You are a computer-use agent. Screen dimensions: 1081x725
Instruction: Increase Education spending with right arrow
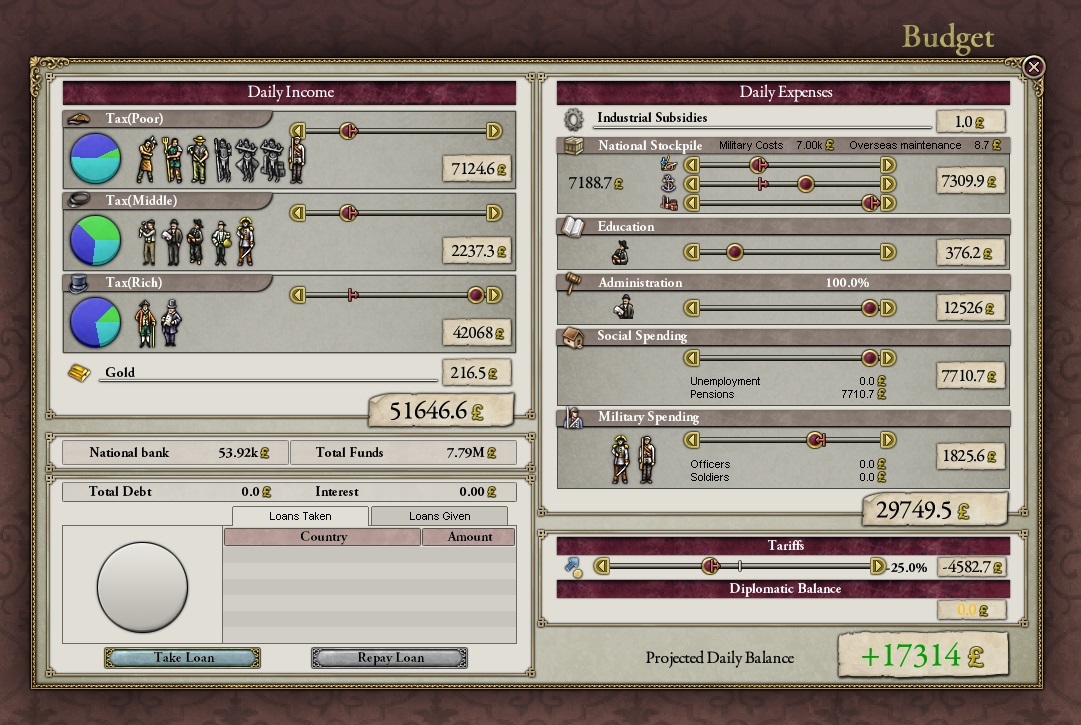tap(888, 252)
